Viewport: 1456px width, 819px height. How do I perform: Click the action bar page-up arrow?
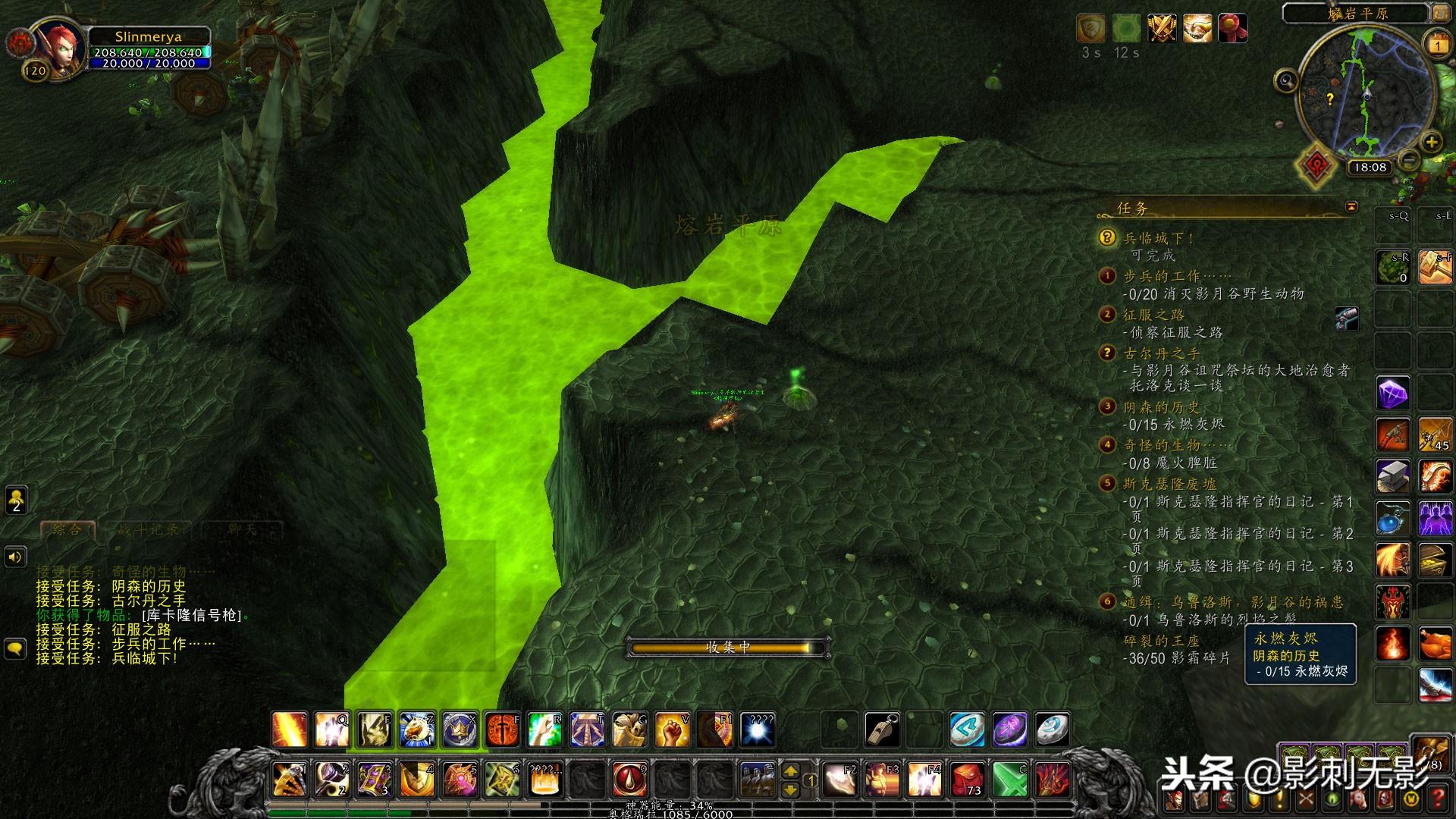point(791,771)
